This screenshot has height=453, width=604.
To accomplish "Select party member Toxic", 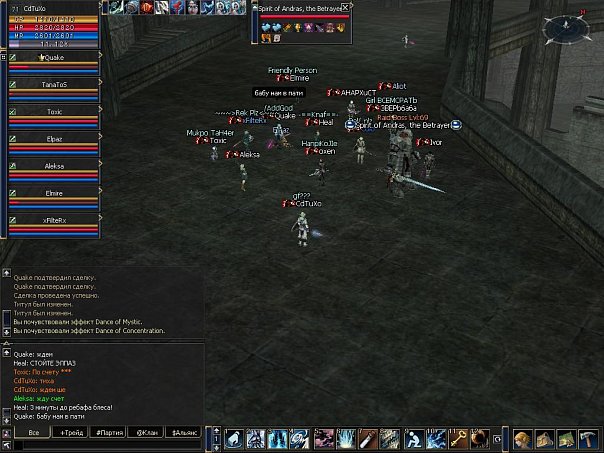I will coord(54,112).
